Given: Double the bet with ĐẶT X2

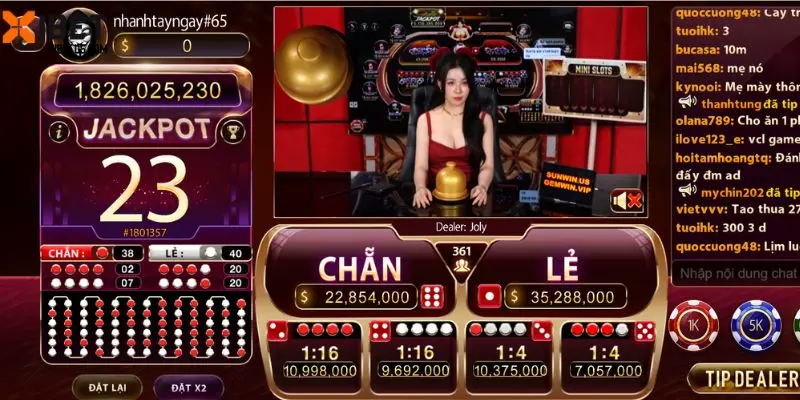Looking at the screenshot, I should coord(187,386).
